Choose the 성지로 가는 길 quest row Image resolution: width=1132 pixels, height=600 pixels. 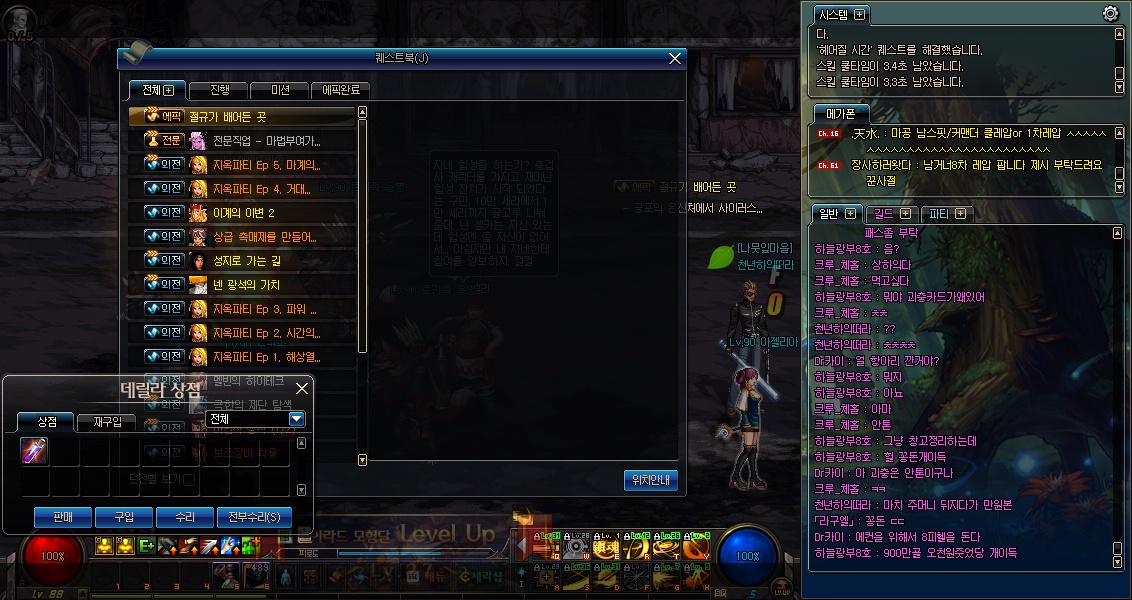[x=249, y=261]
